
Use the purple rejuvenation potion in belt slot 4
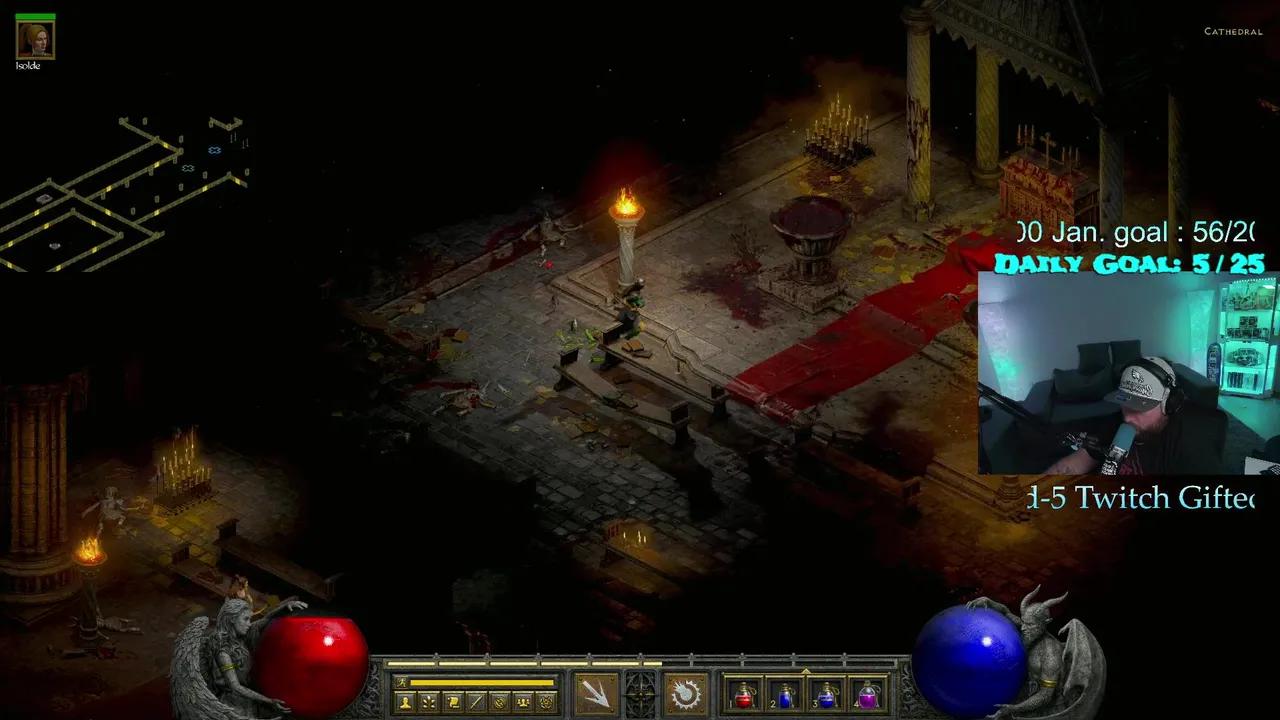point(868,695)
